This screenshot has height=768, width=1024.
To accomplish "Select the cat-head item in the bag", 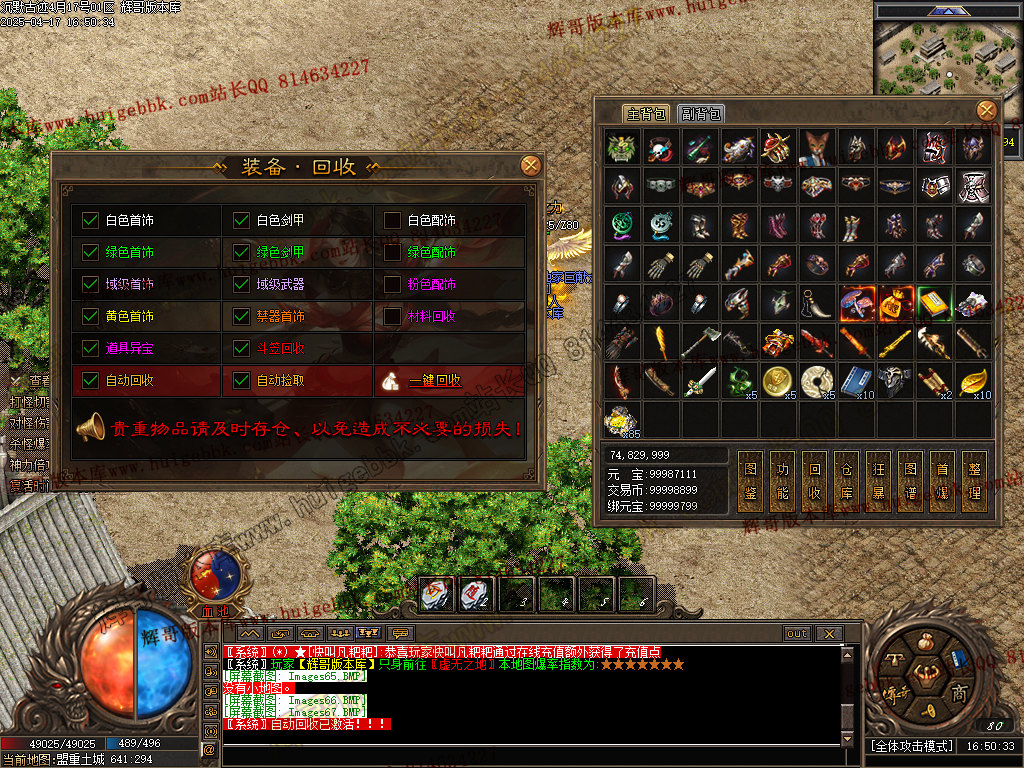I will click(x=817, y=147).
